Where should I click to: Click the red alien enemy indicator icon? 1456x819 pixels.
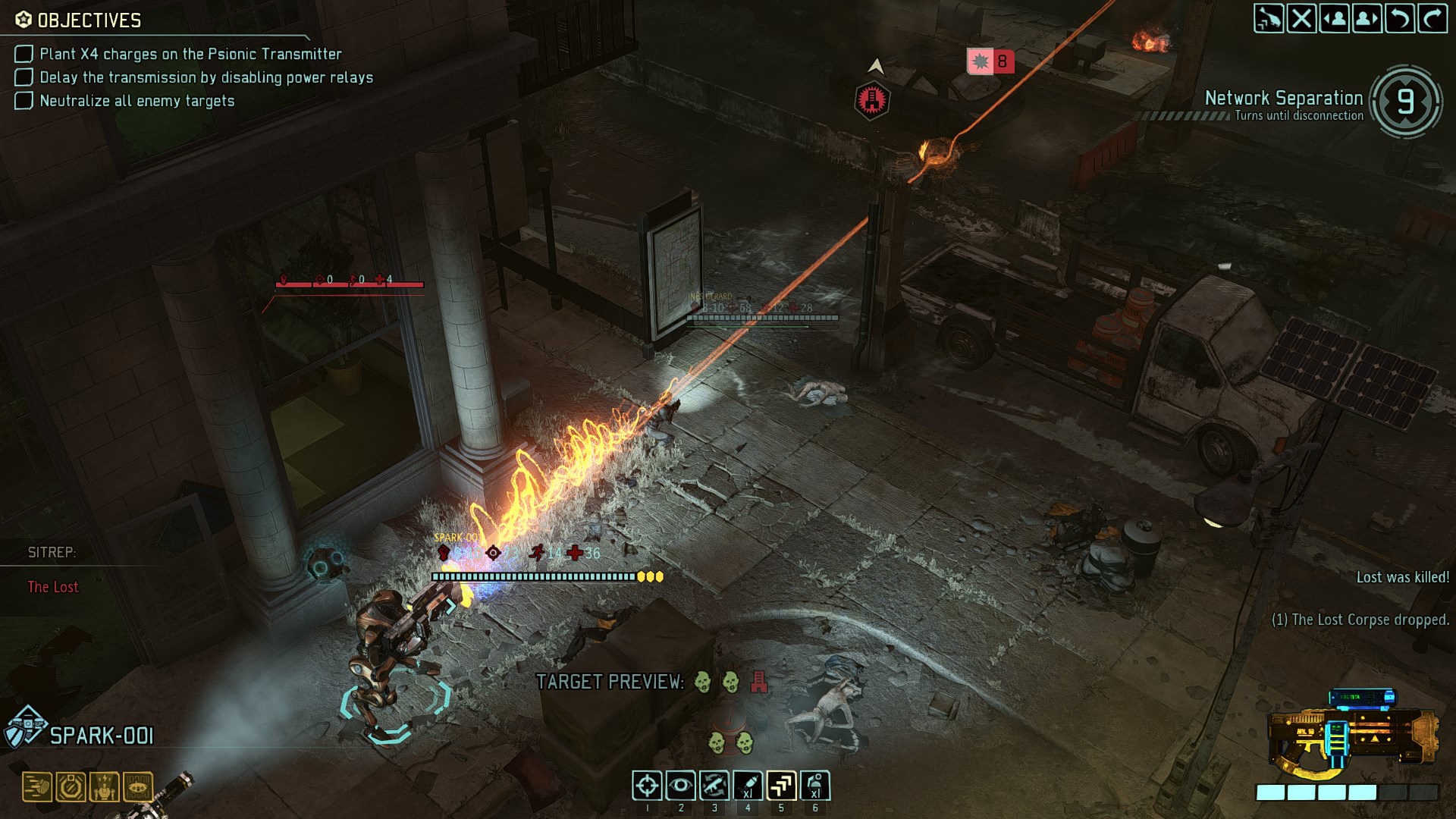871,99
